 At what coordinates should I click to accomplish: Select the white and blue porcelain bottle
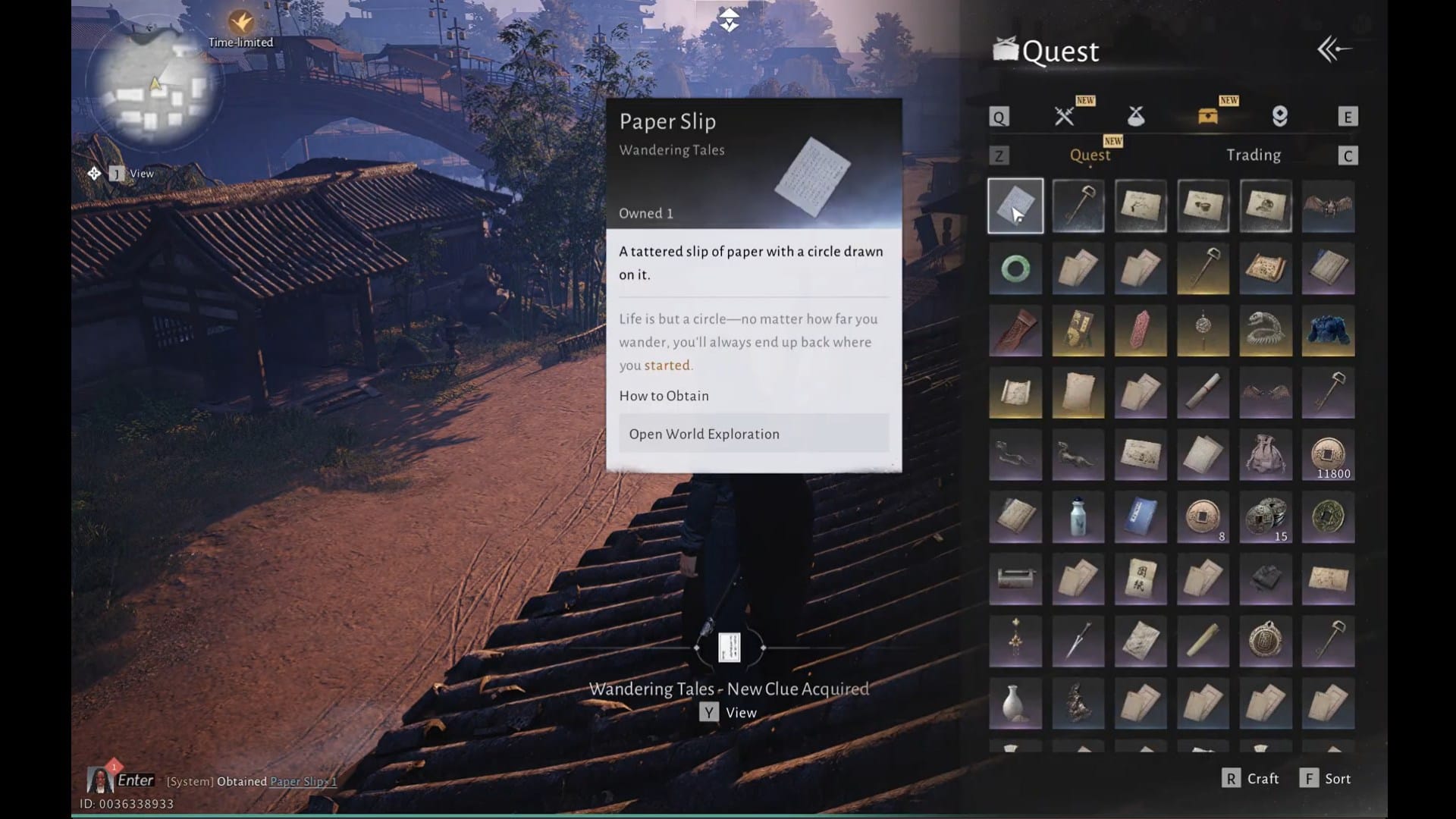pos(1078,518)
